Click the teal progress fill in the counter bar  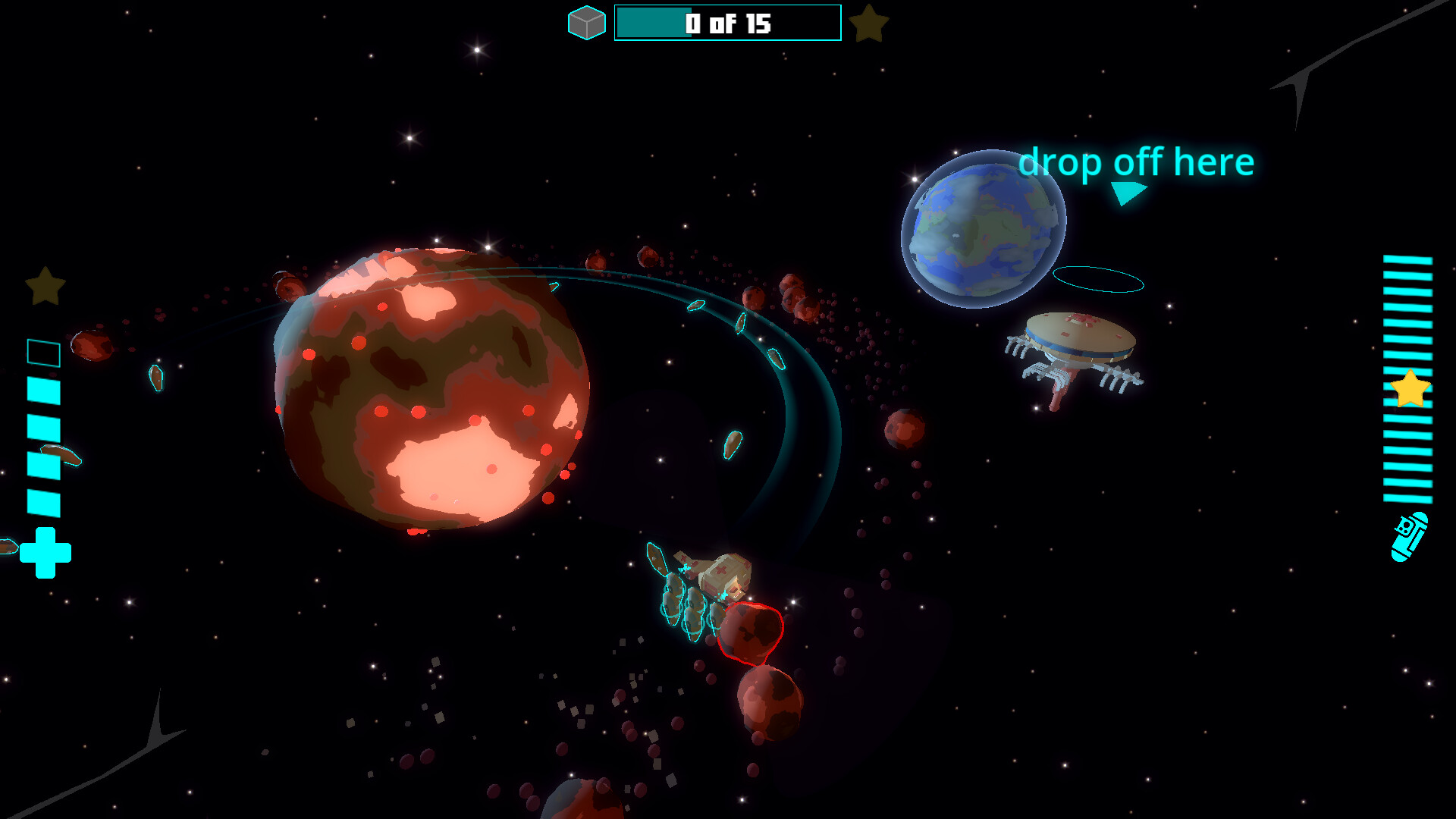(652, 24)
